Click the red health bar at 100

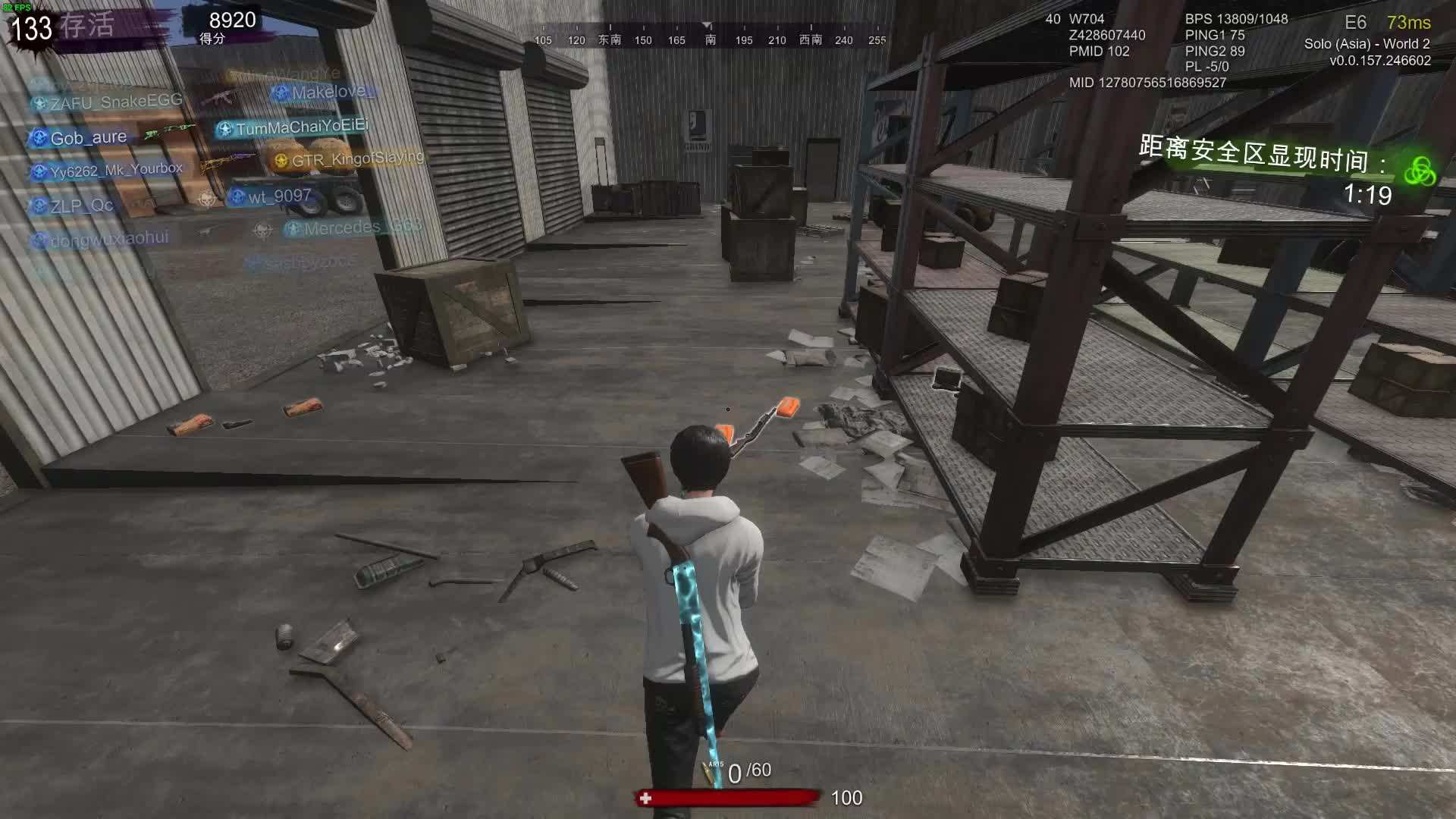[x=728, y=798]
